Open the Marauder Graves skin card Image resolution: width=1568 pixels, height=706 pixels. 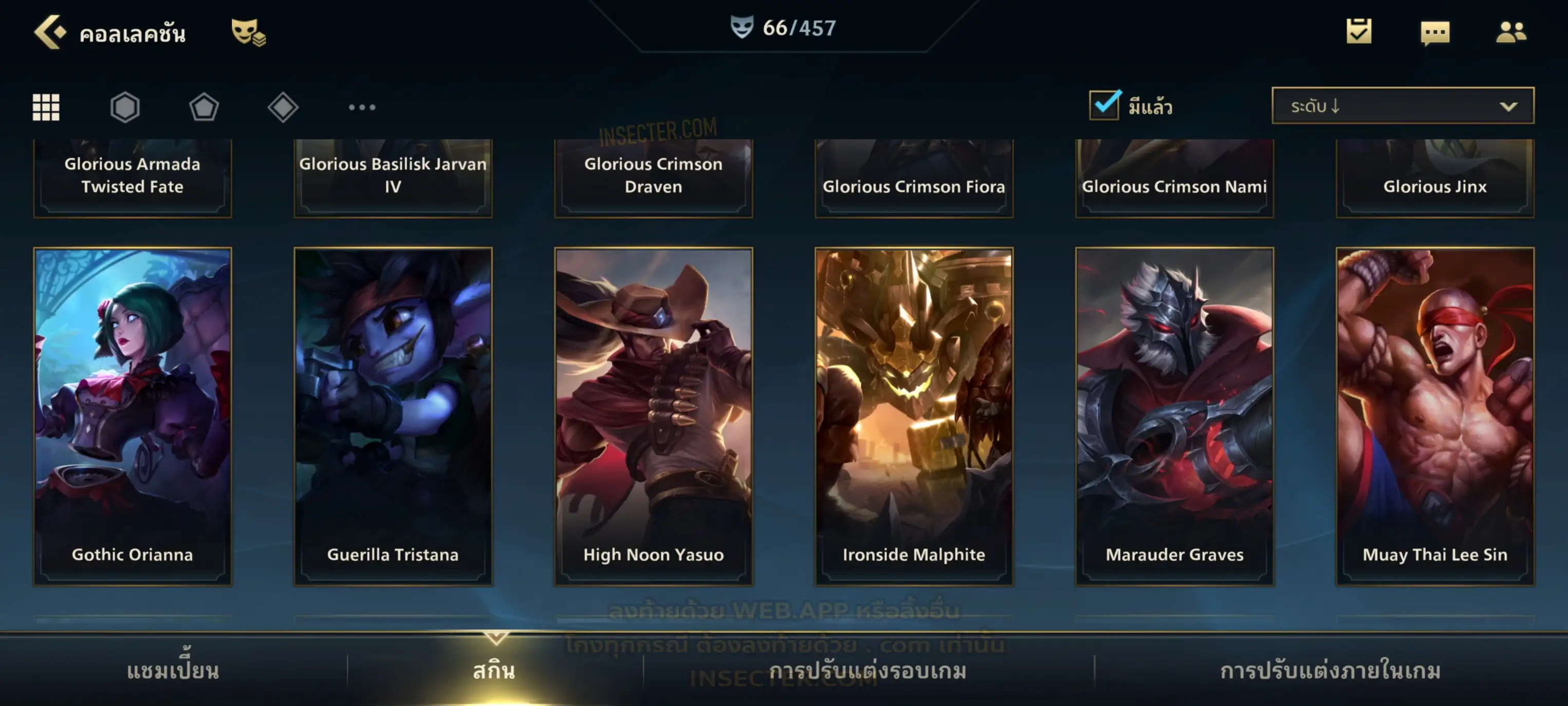pyautogui.click(x=1174, y=416)
